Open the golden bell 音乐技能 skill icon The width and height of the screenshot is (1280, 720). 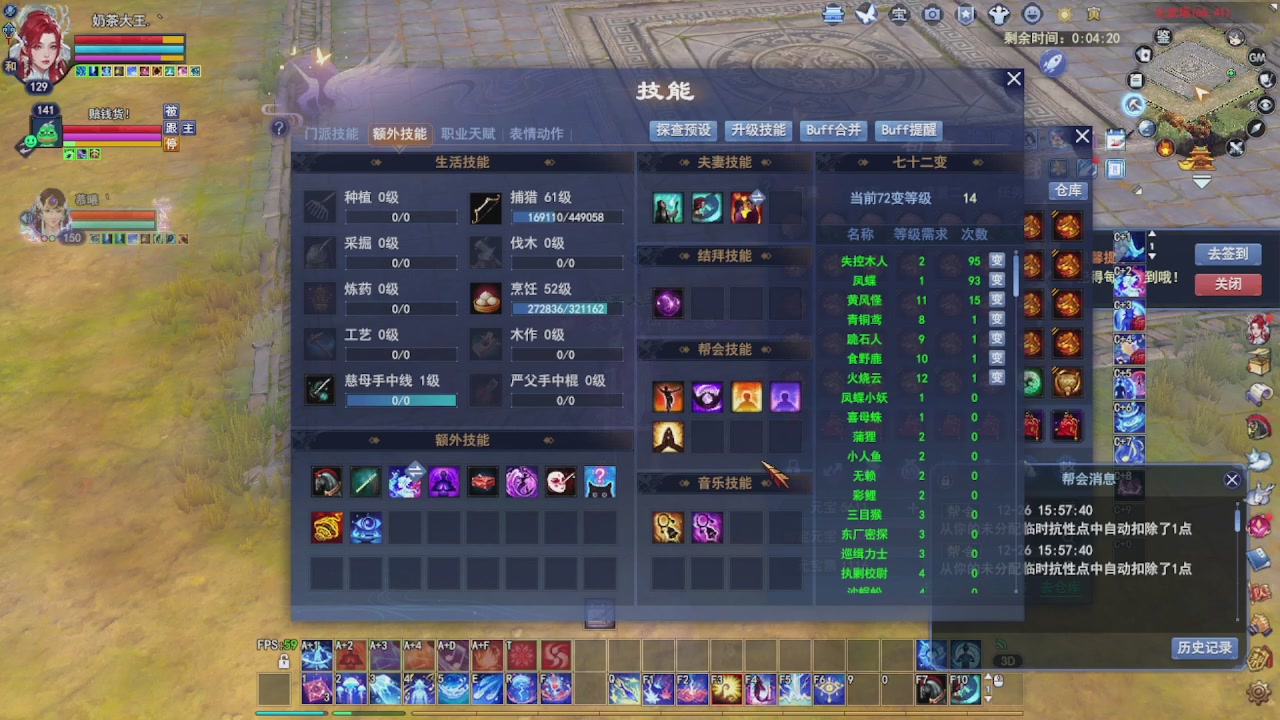(x=668, y=527)
